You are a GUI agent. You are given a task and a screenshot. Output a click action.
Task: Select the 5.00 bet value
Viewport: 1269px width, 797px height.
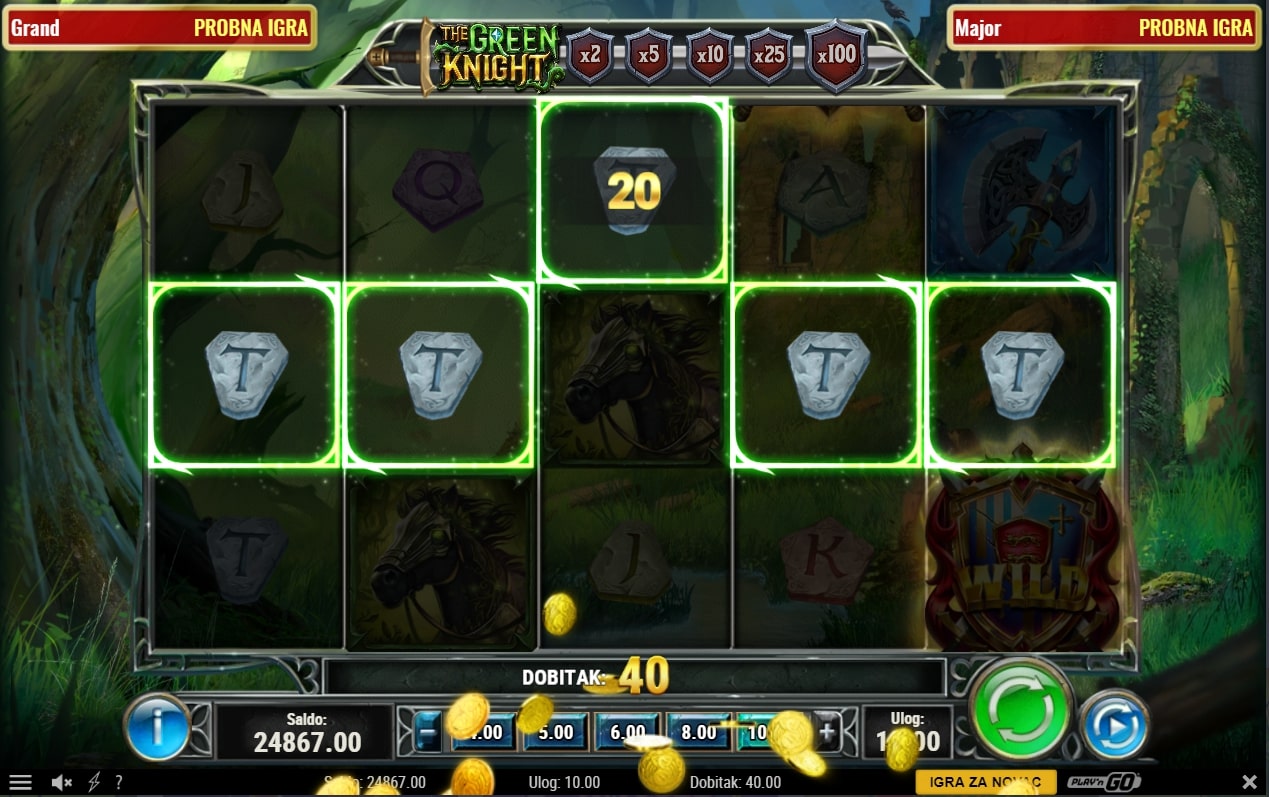[555, 732]
